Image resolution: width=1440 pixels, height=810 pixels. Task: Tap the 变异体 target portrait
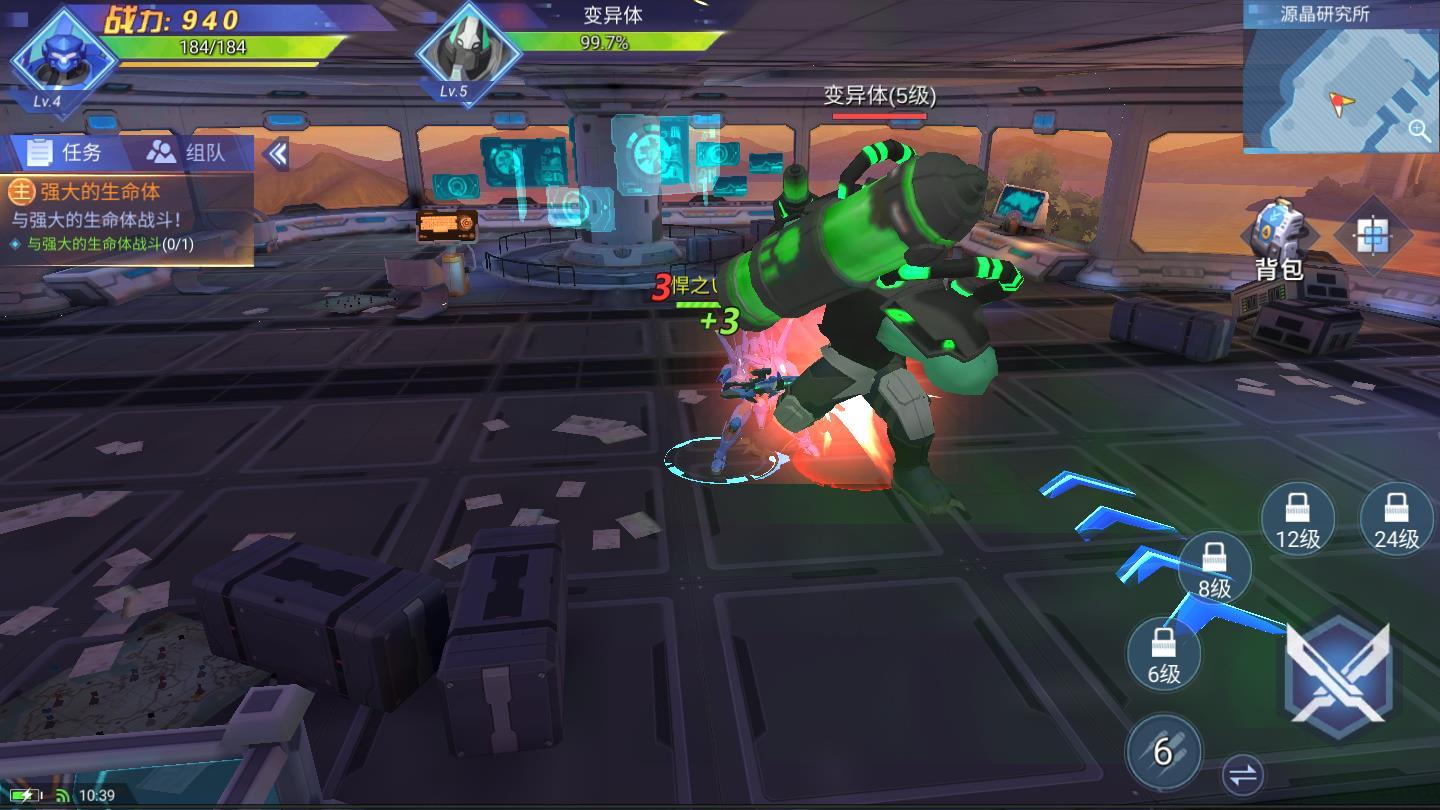pyautogui.click(x=465, y=52)
